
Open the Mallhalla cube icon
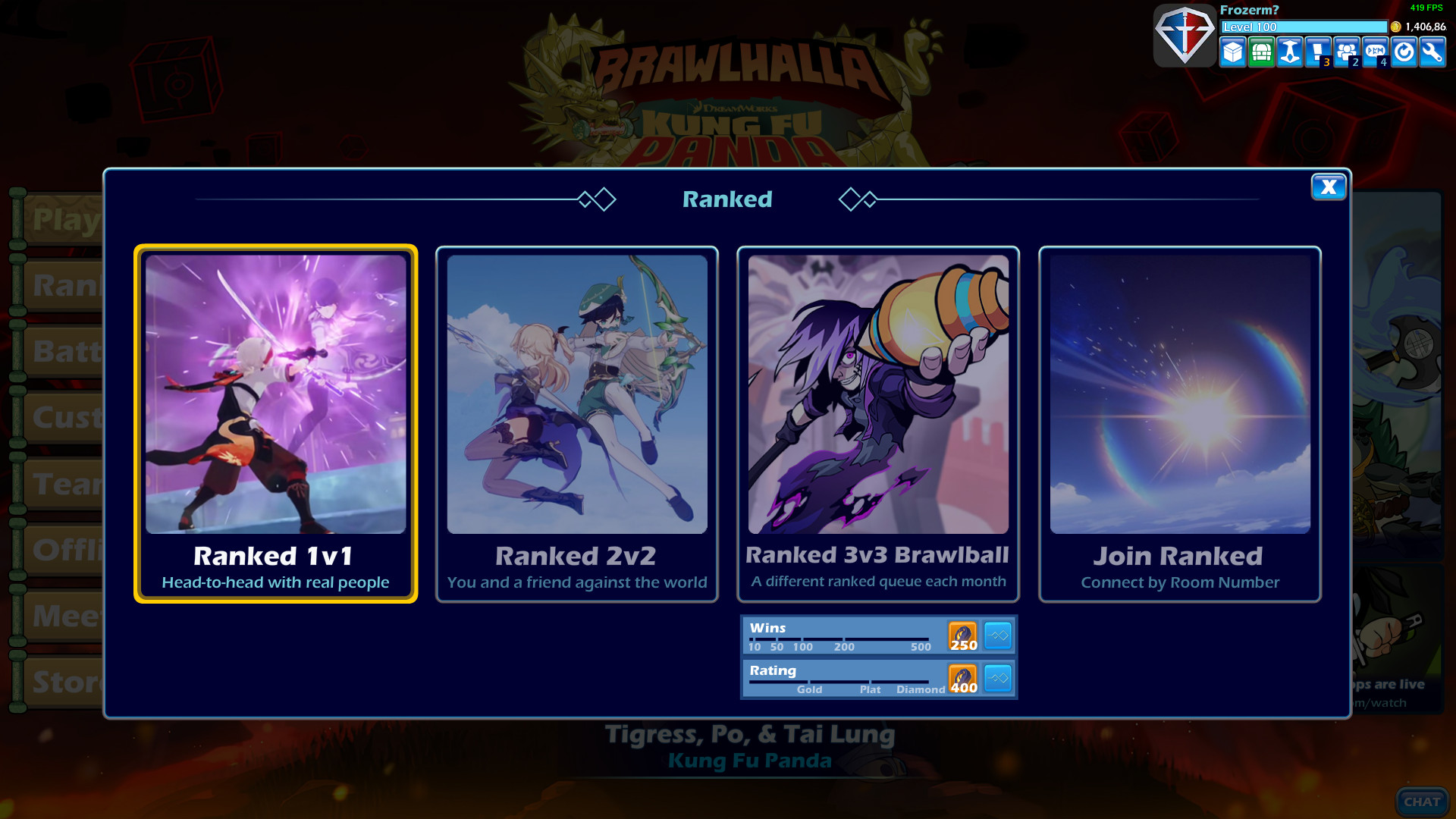(1233, 53)
